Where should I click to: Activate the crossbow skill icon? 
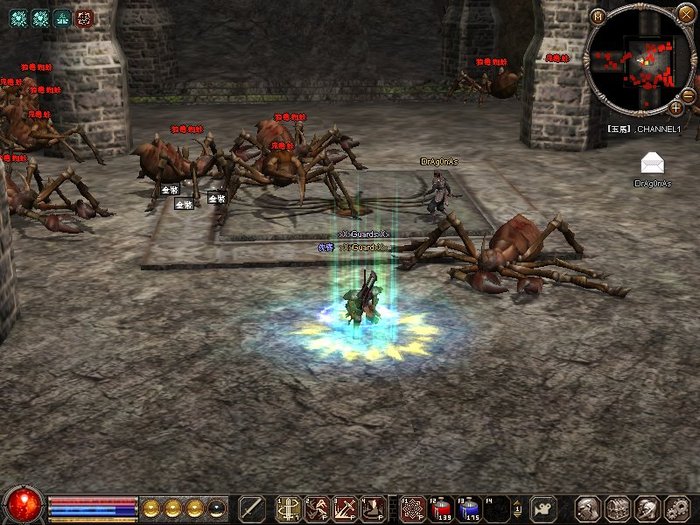289,508
